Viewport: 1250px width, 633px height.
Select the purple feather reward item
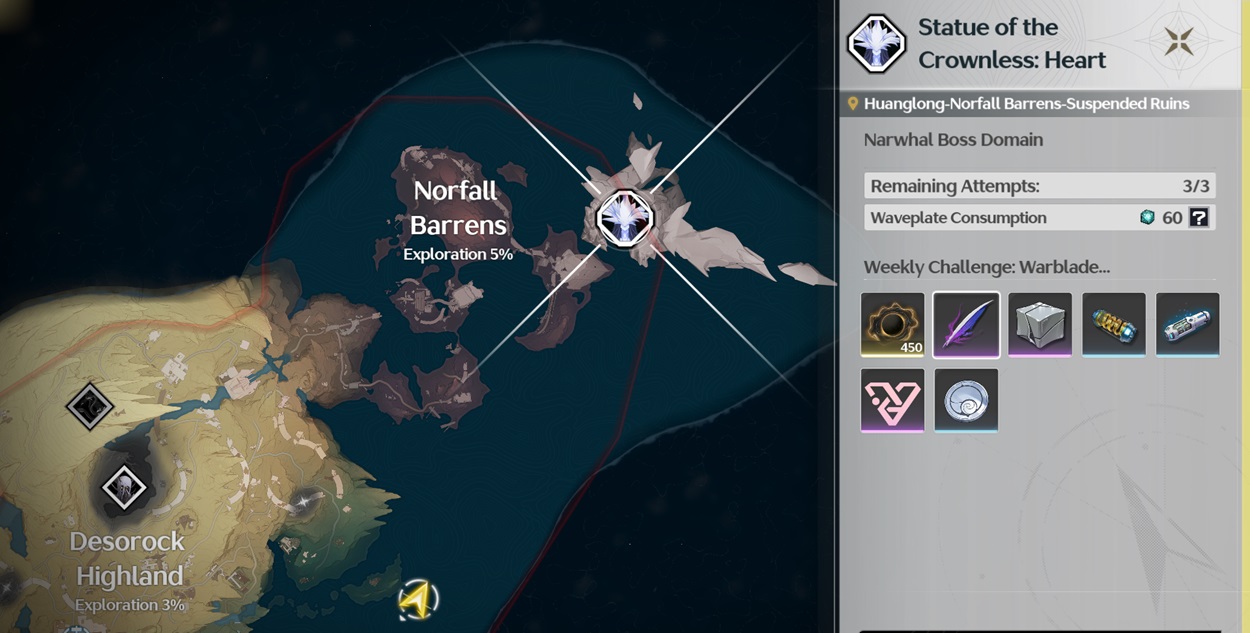(x=966, y=325)
